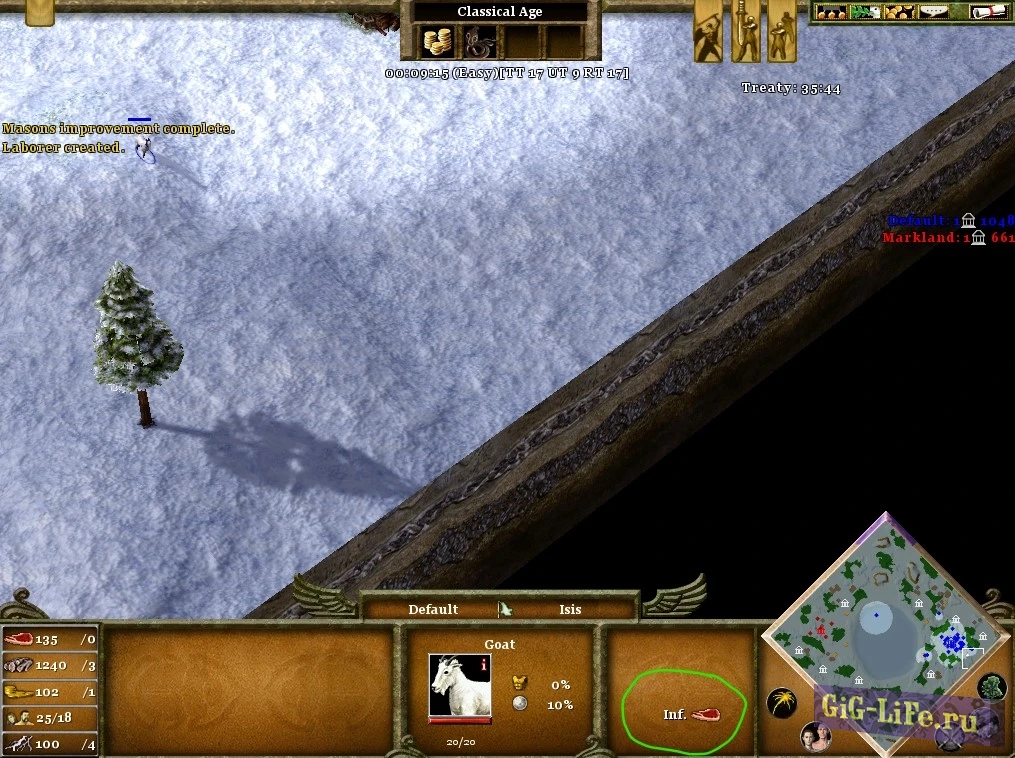The width and height of the screenshot is (1015, 758).
Task: Select the rightmost gold military banner
Action: click(x=781, y=30)
